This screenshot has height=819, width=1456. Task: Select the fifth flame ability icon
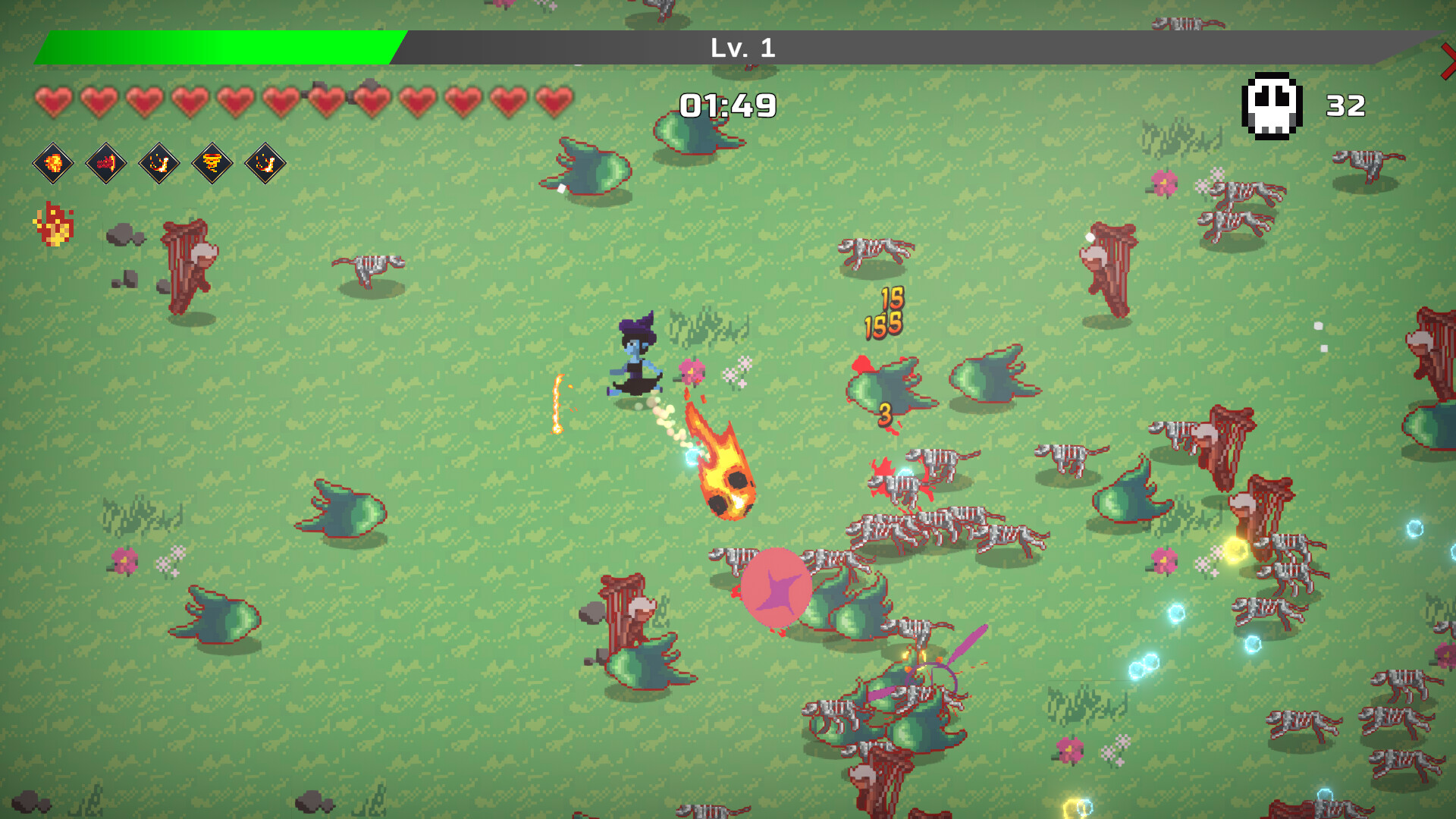point(264,164)
